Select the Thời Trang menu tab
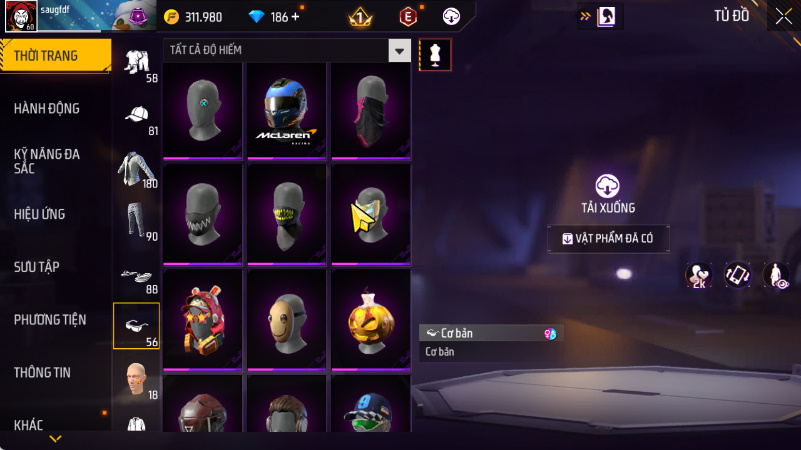The image size is (801, 450). coord(46,56)
